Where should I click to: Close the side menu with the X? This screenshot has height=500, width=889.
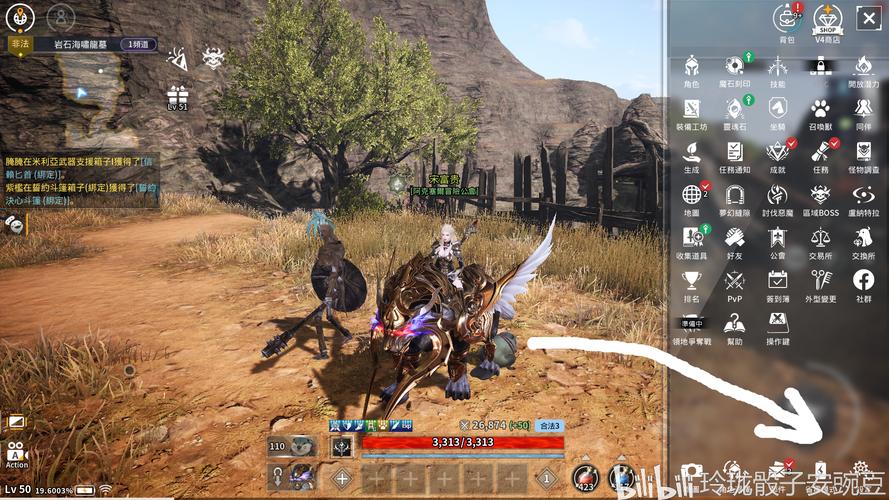(x=866, y=17)
